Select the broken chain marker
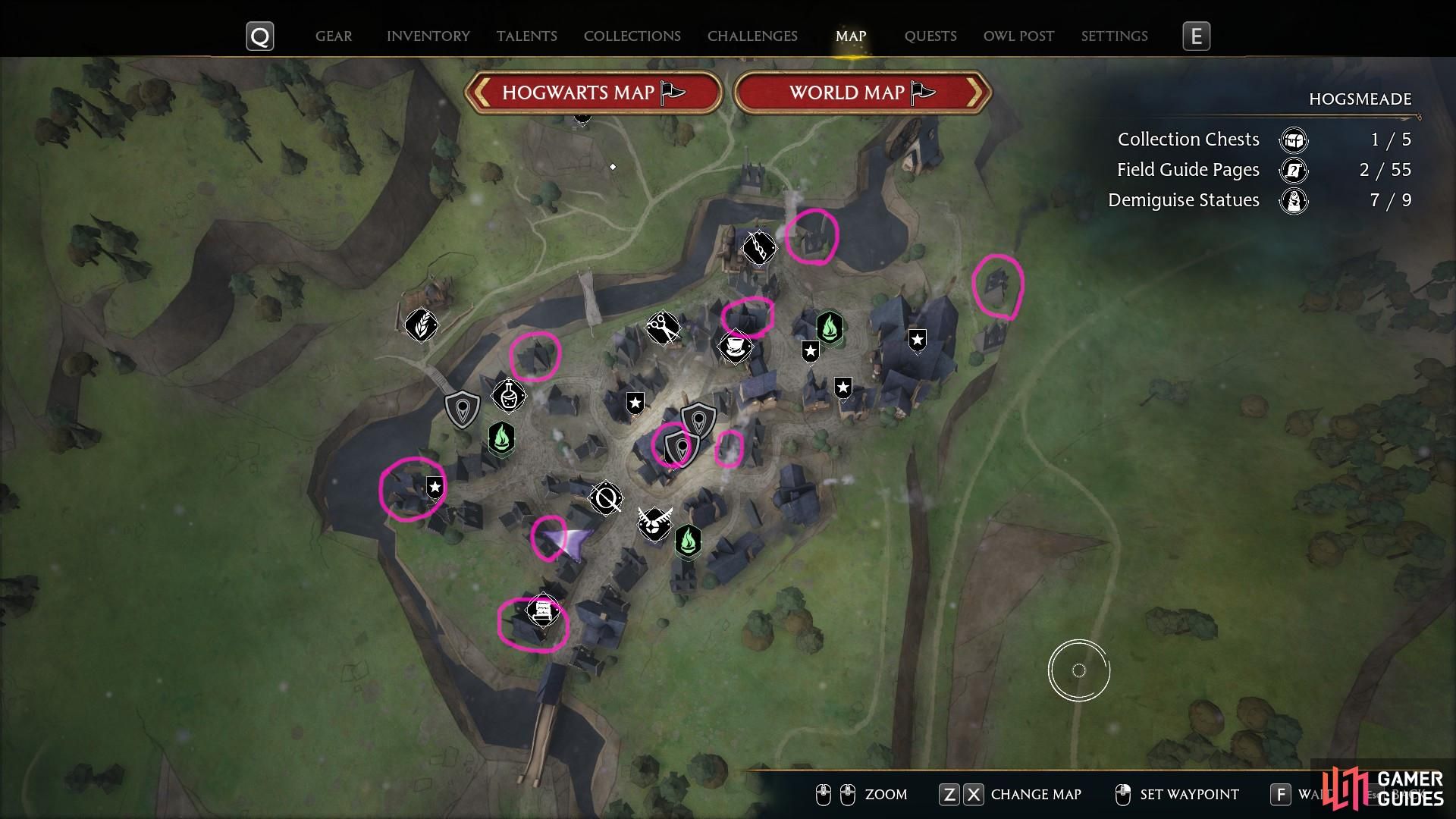 758,246
